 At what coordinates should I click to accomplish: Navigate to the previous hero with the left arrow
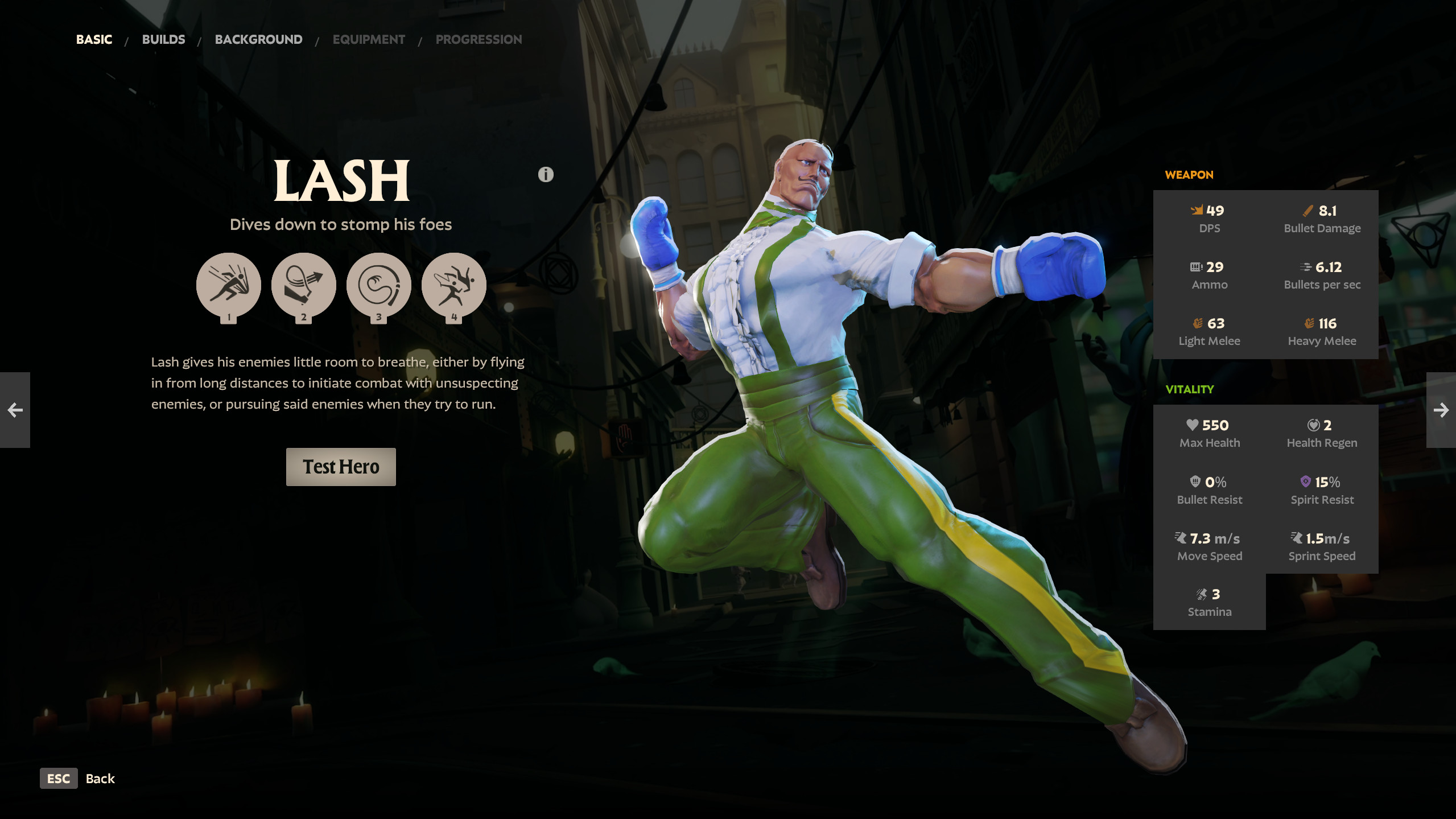click(x=14, y=410)
